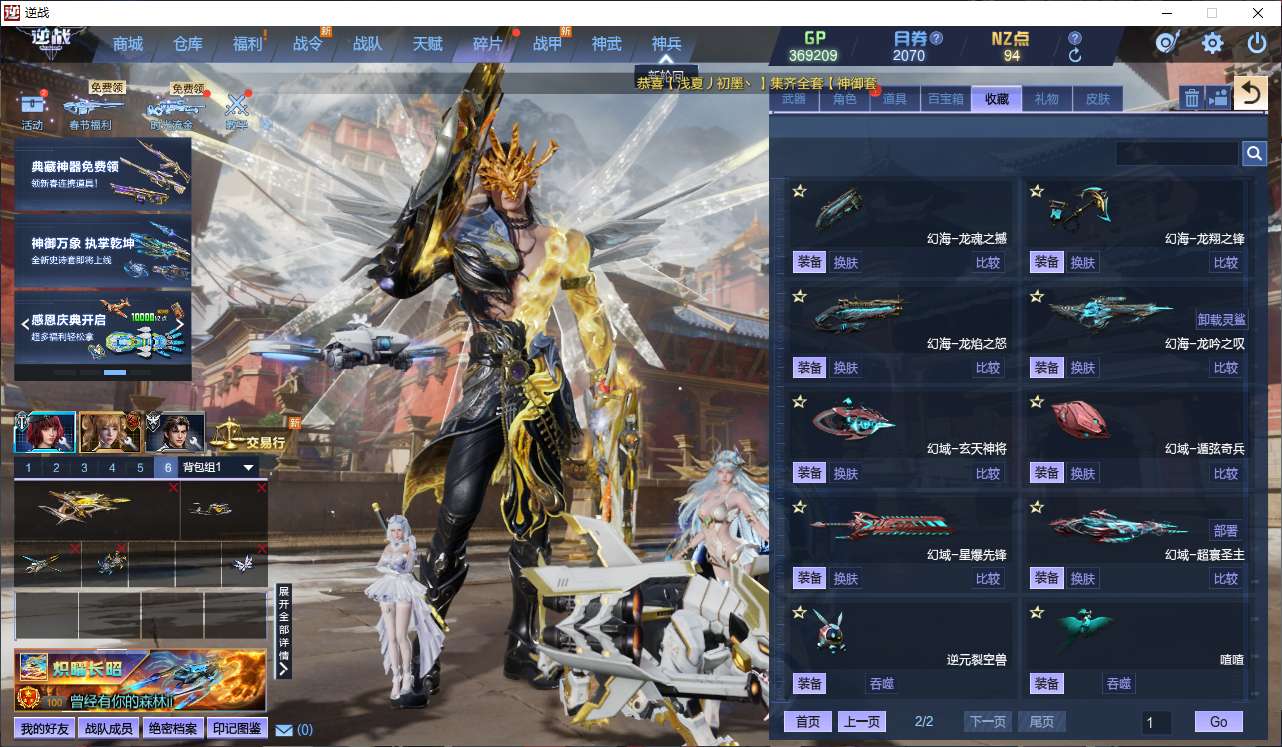Screen dimensions: 1282x747
Task: Go to the 天赋 talent menu
Action: point(427,44)
